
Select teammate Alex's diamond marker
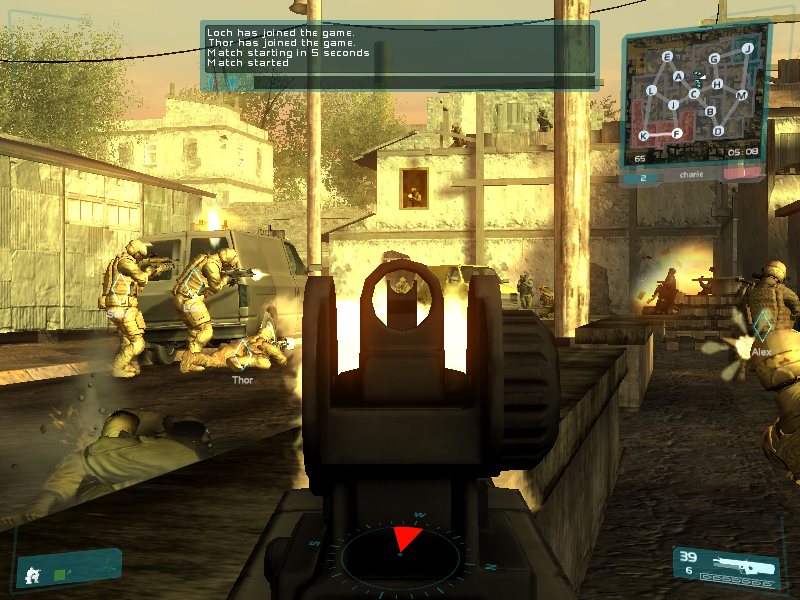pos(761,324)
